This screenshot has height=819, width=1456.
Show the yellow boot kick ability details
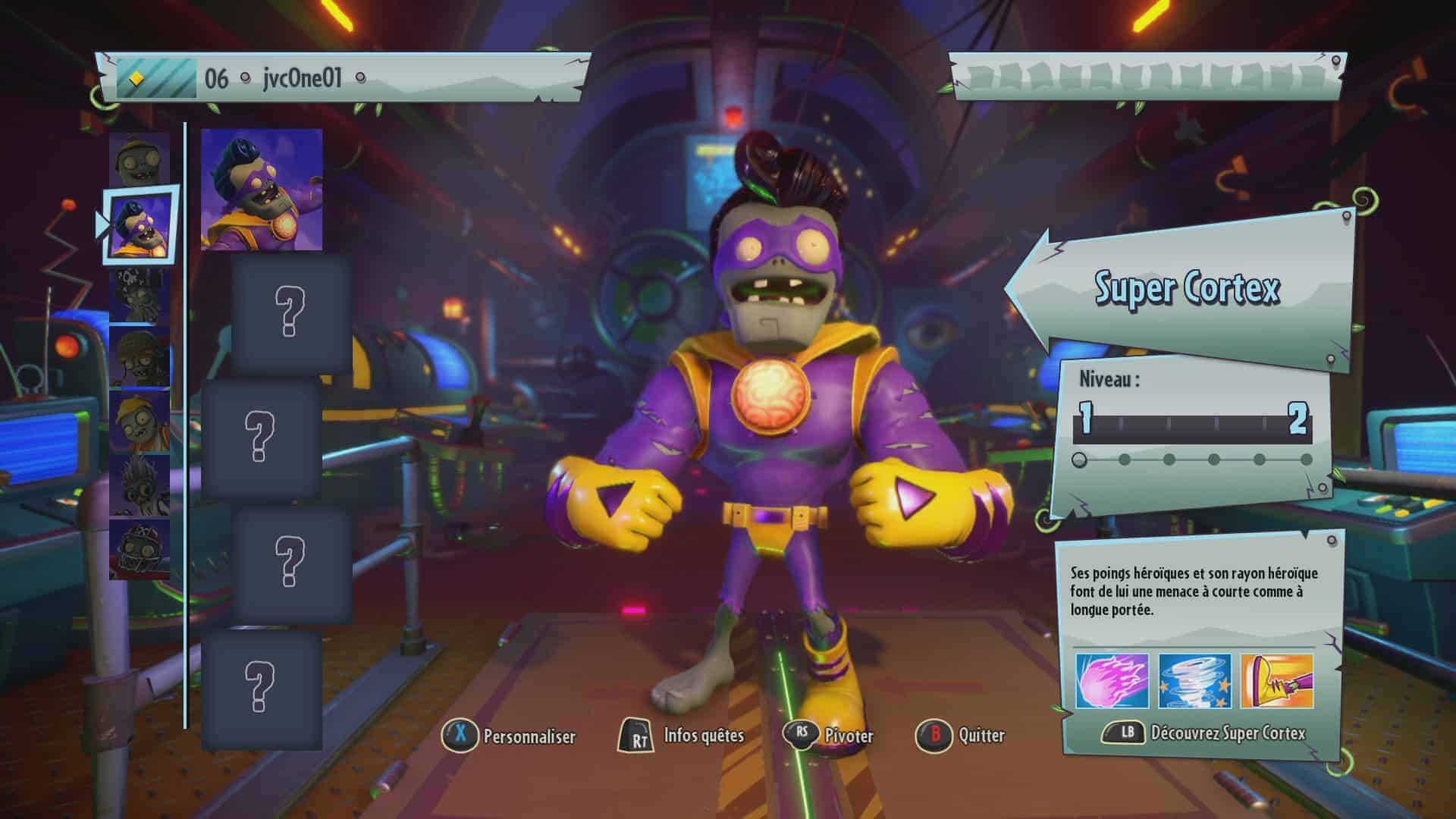point(1277,681)
